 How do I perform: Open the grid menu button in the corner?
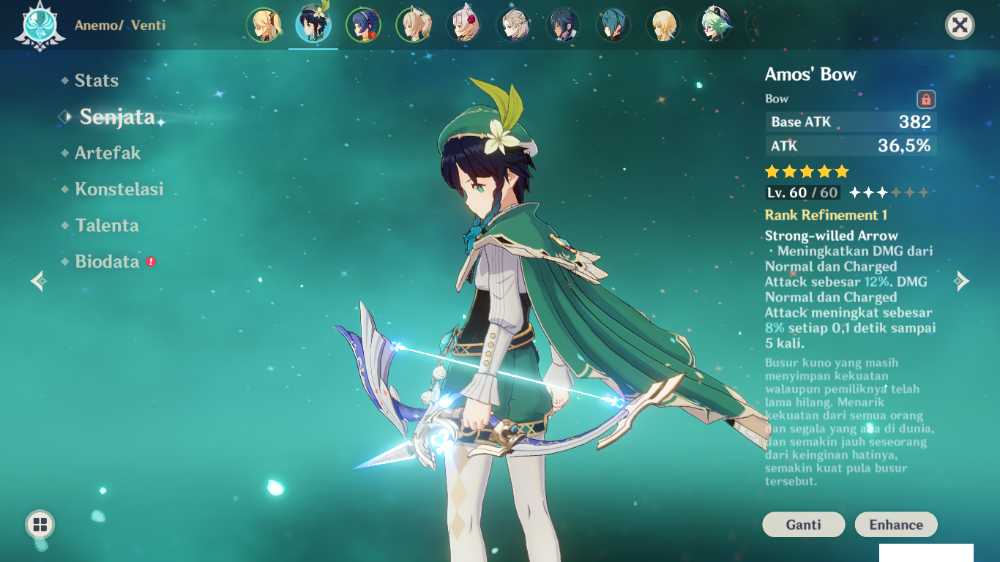pyautogui.click(x=40, y=524)
